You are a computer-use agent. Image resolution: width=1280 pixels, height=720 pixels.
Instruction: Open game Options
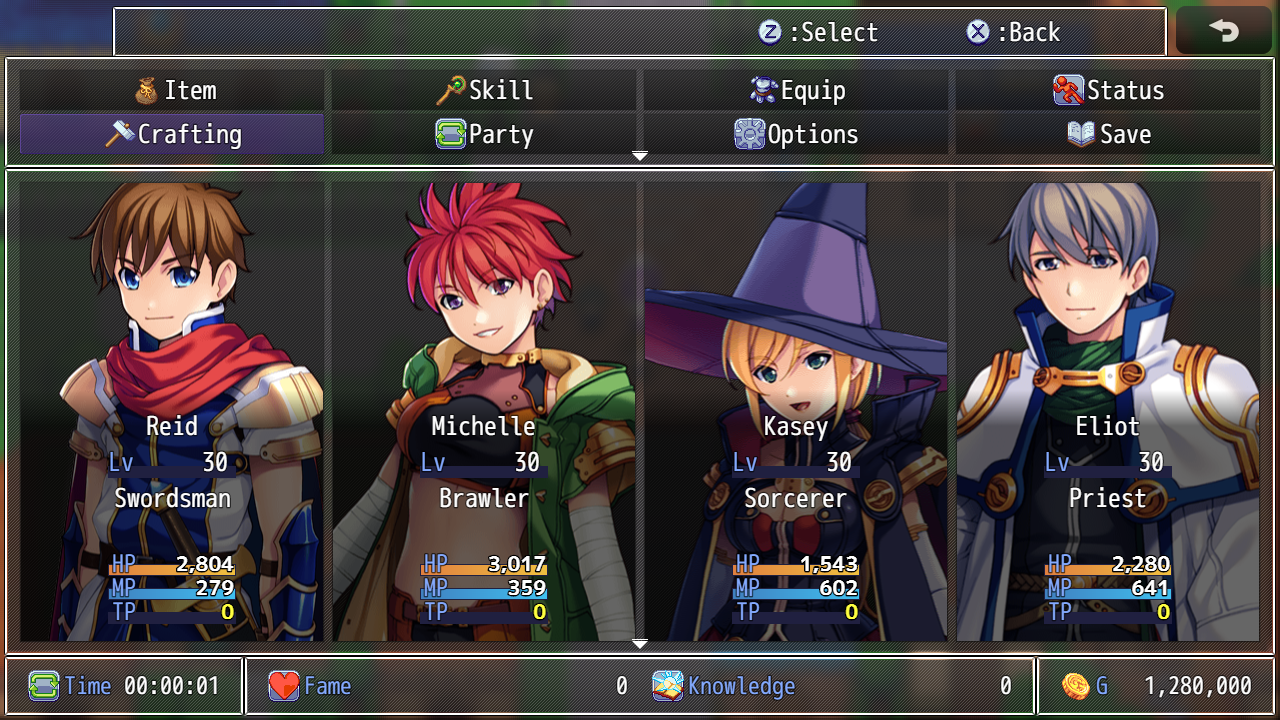[796, 135]
